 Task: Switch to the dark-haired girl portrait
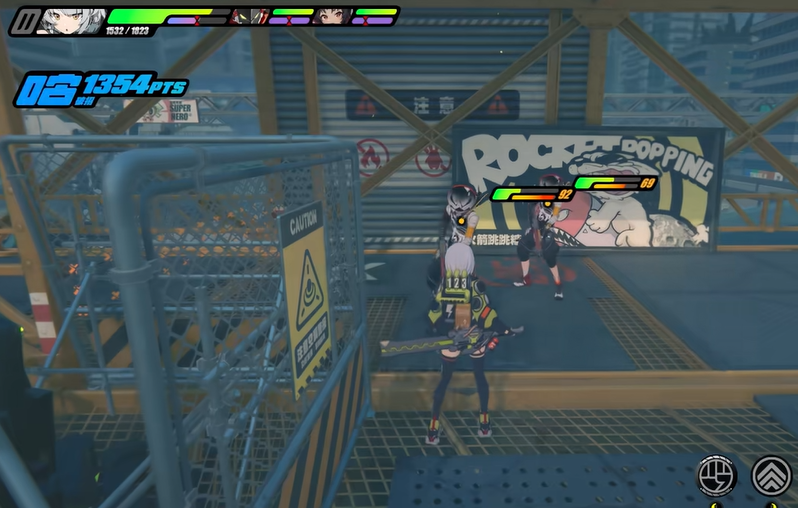pos(329,16)
